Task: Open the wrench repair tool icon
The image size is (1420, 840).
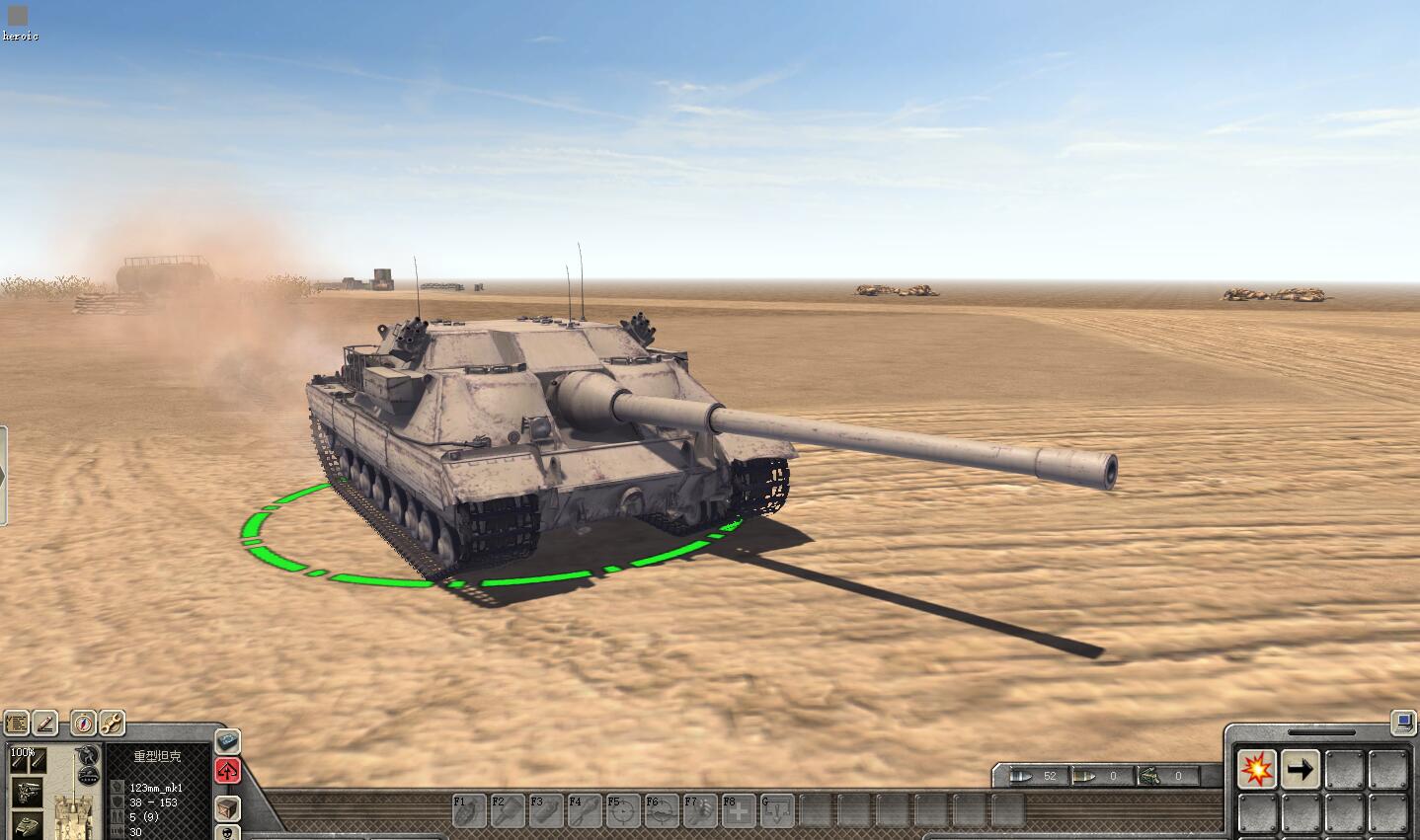Action: 111,722
